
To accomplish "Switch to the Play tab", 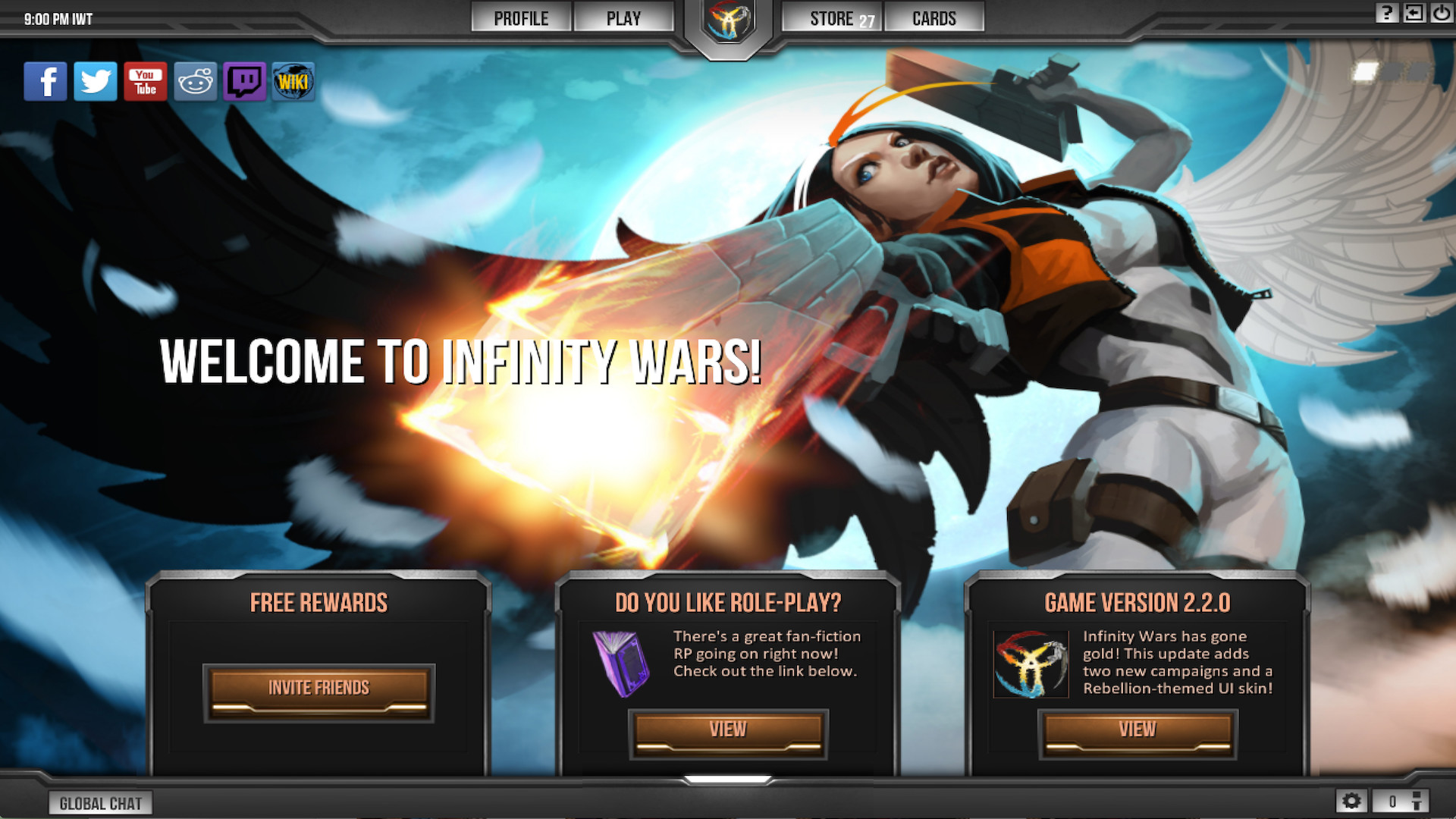I will click(x=624, y=17).
